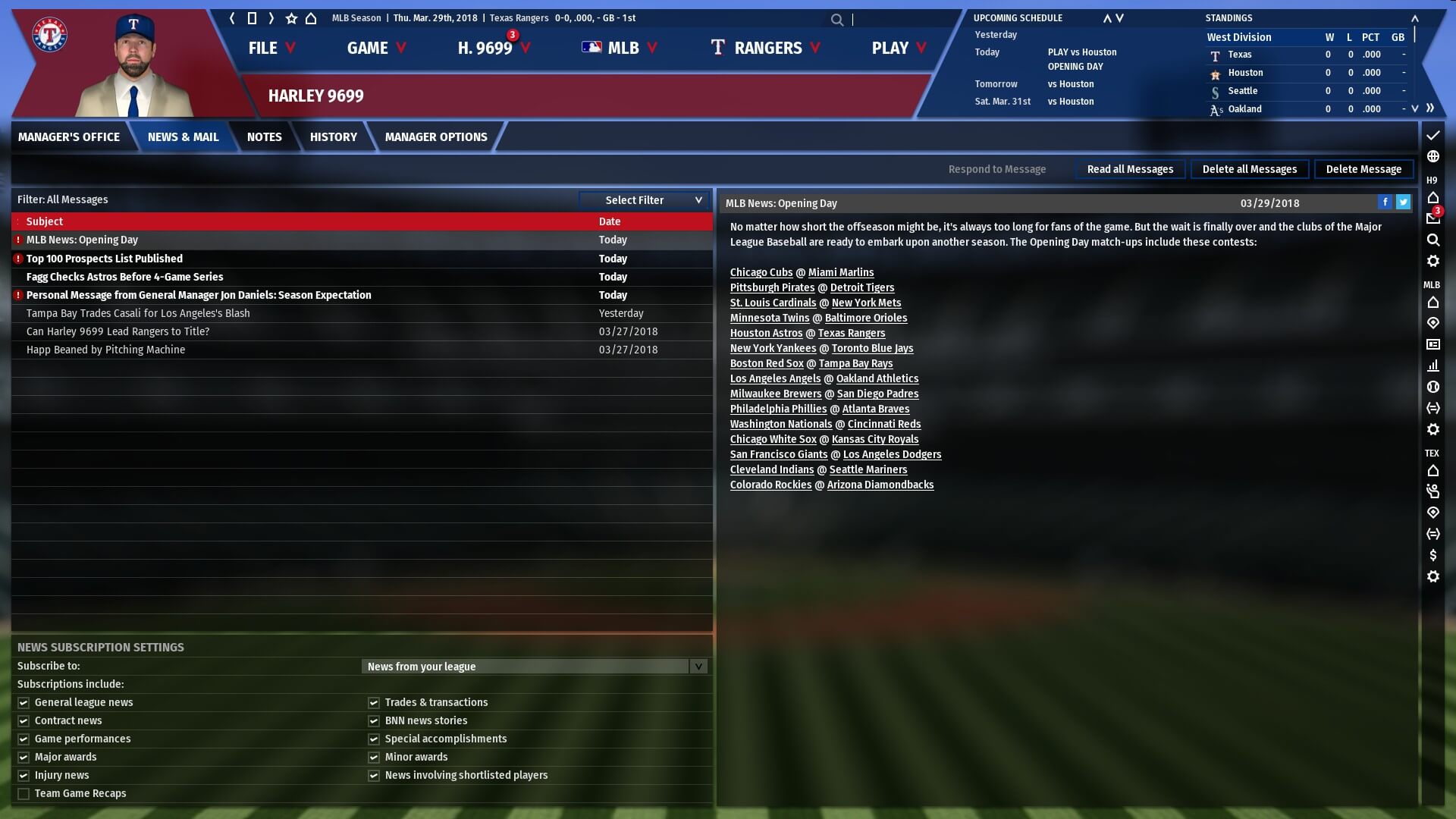The width and height of the screenshot is (1456, 819).
Task: Go to Manager Options tab
Action: pos(435,137)
